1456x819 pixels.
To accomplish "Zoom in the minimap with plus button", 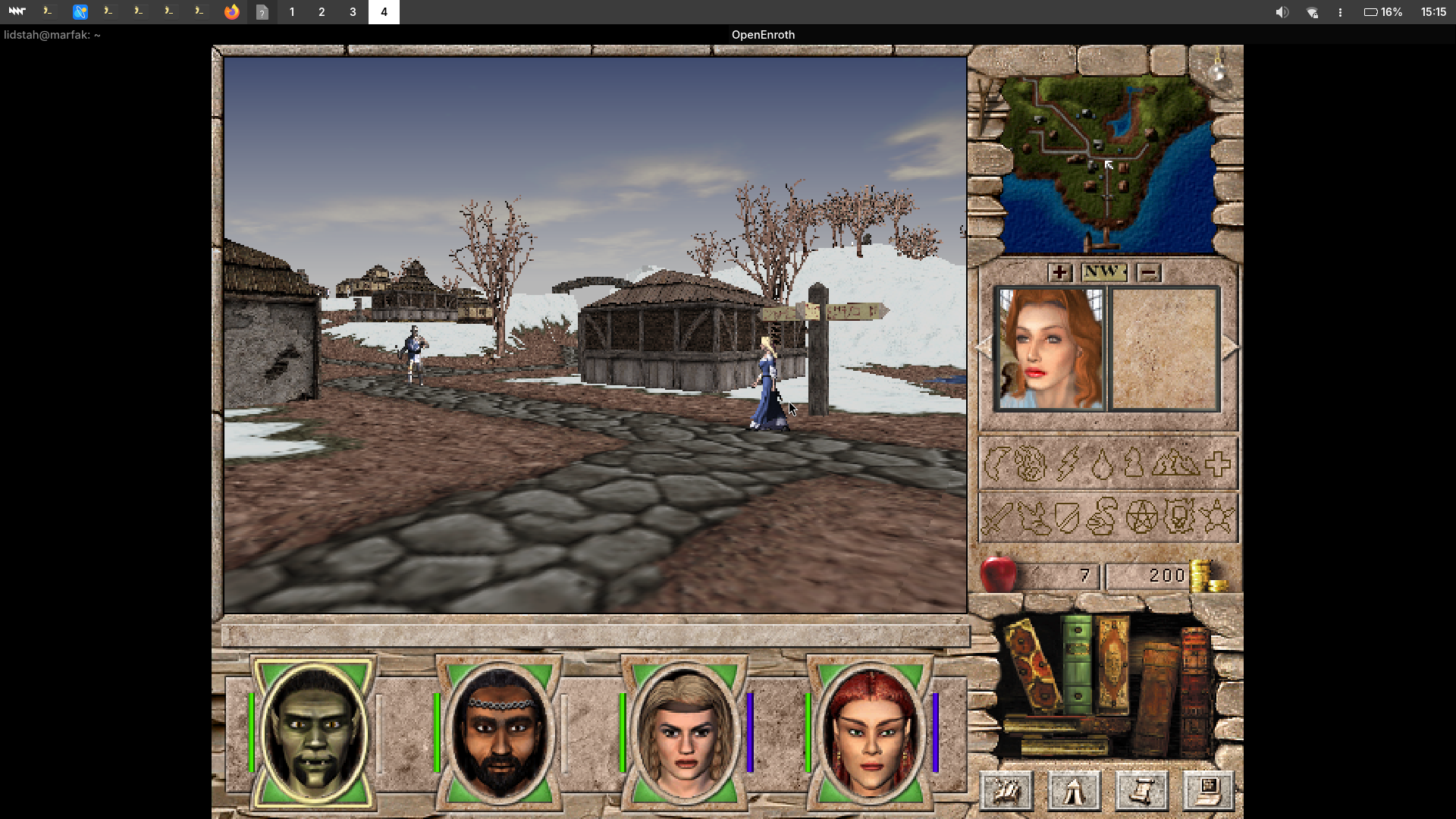I will pyautogui.click(x=1059, y=272).
